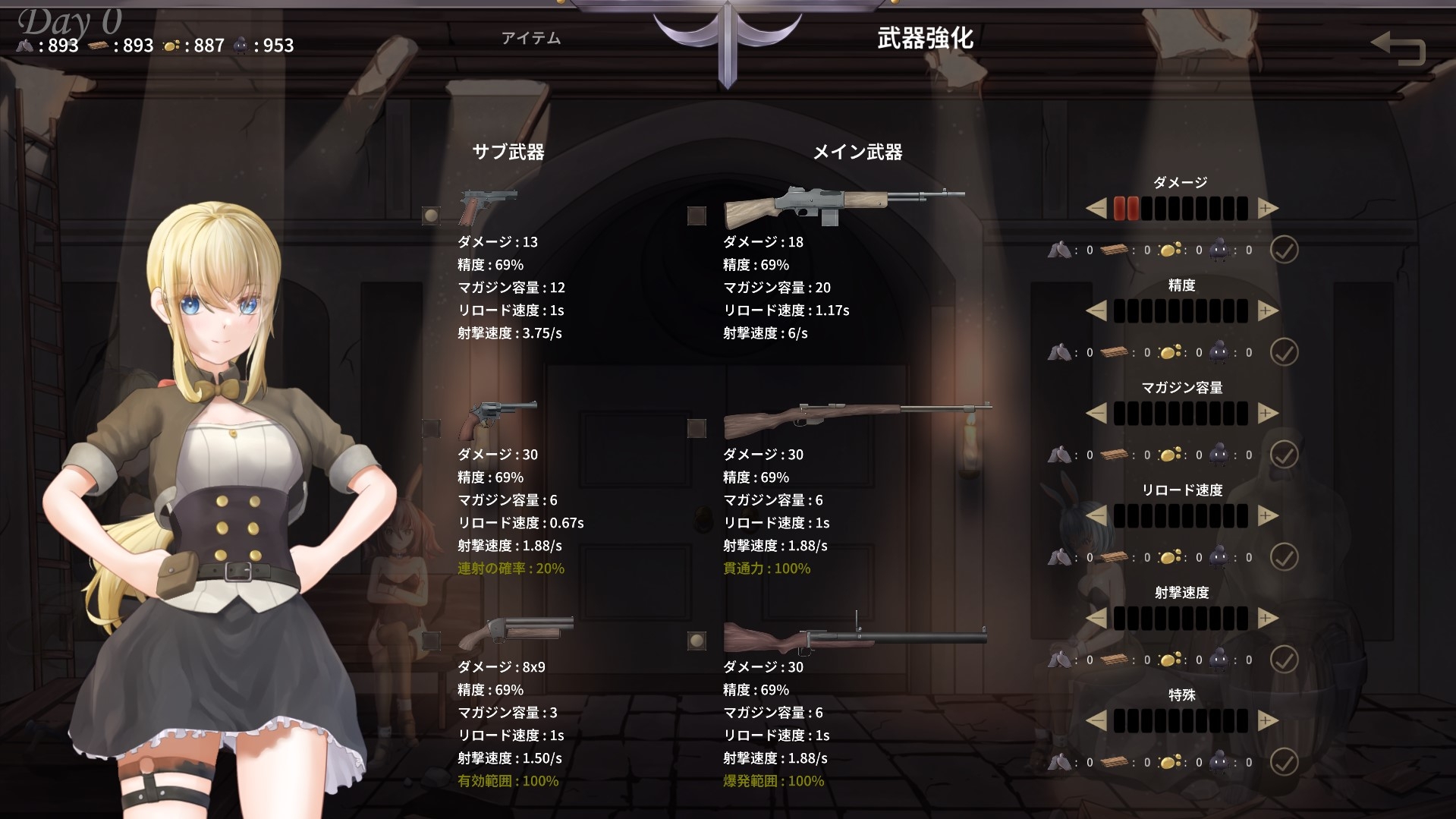Screen dimensions: 1456x819
Task: Confirm the ダメージ upgrade with the checkmark
Action: tap(1284, 249)
